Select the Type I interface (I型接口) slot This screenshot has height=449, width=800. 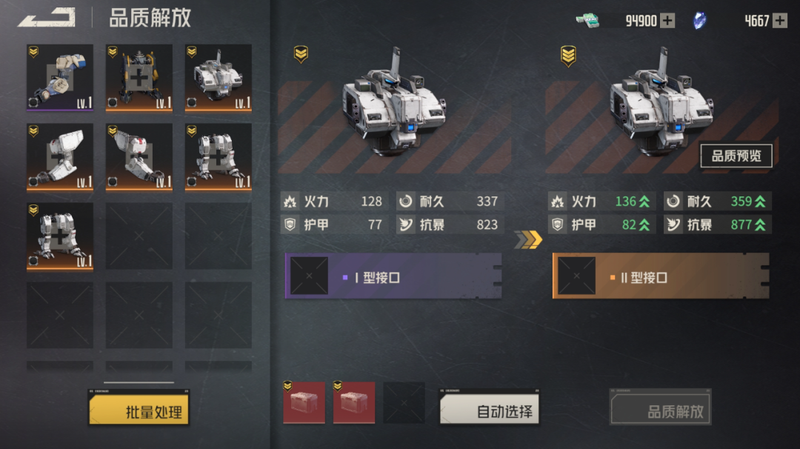(392, 276)
